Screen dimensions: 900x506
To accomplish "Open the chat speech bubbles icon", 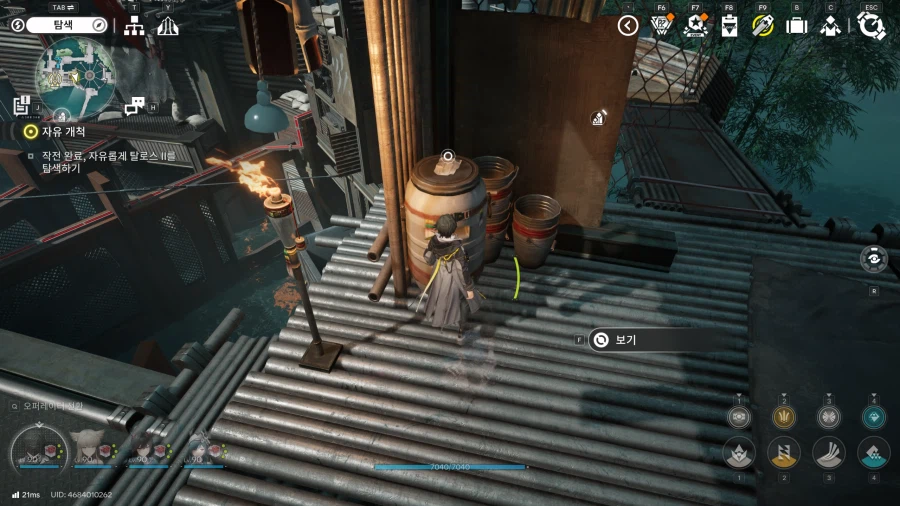I will [x=134, y=105].
